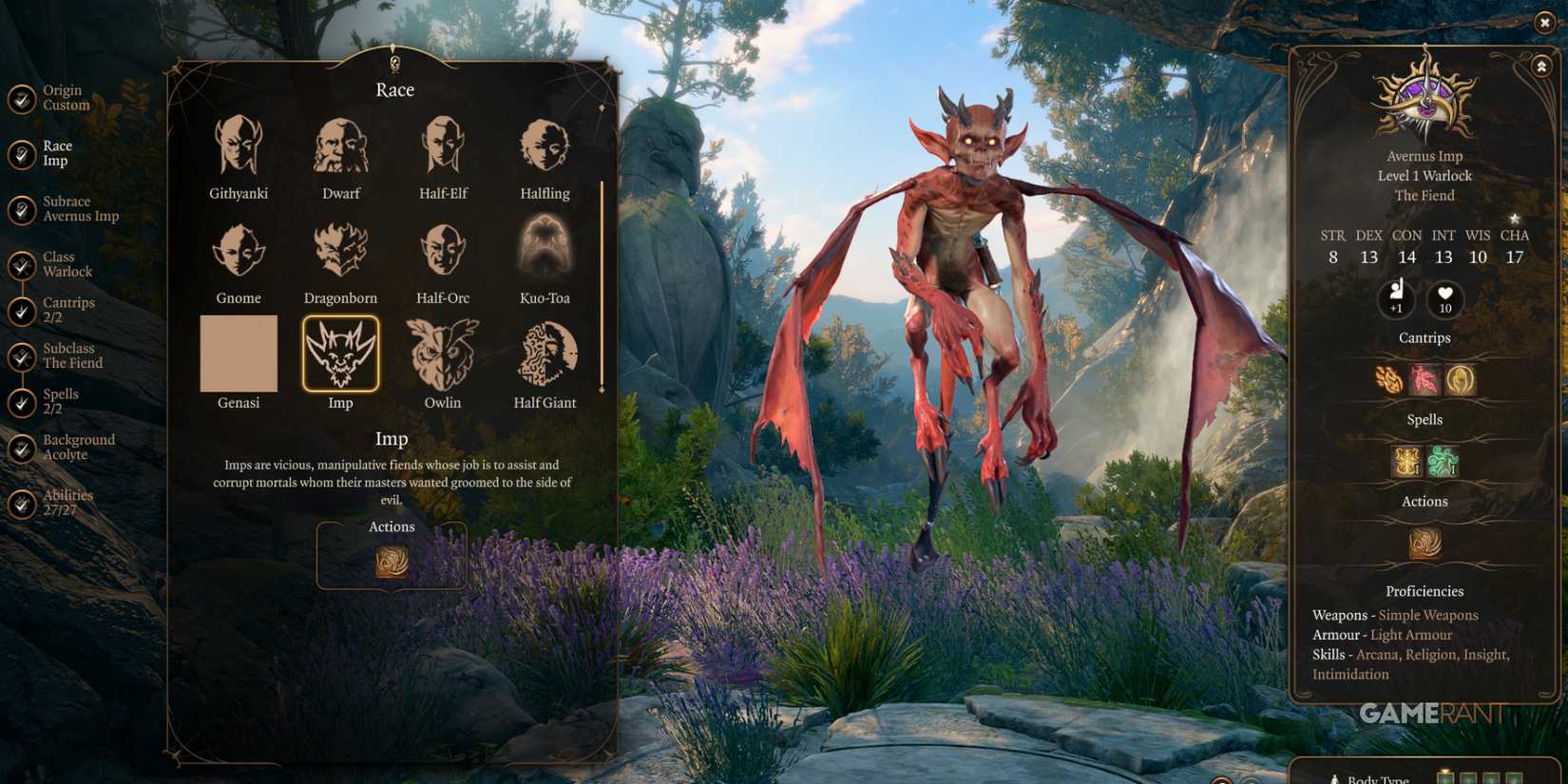
Task: Click the Avernus Imp character portrait
Action: (1424, 100)
